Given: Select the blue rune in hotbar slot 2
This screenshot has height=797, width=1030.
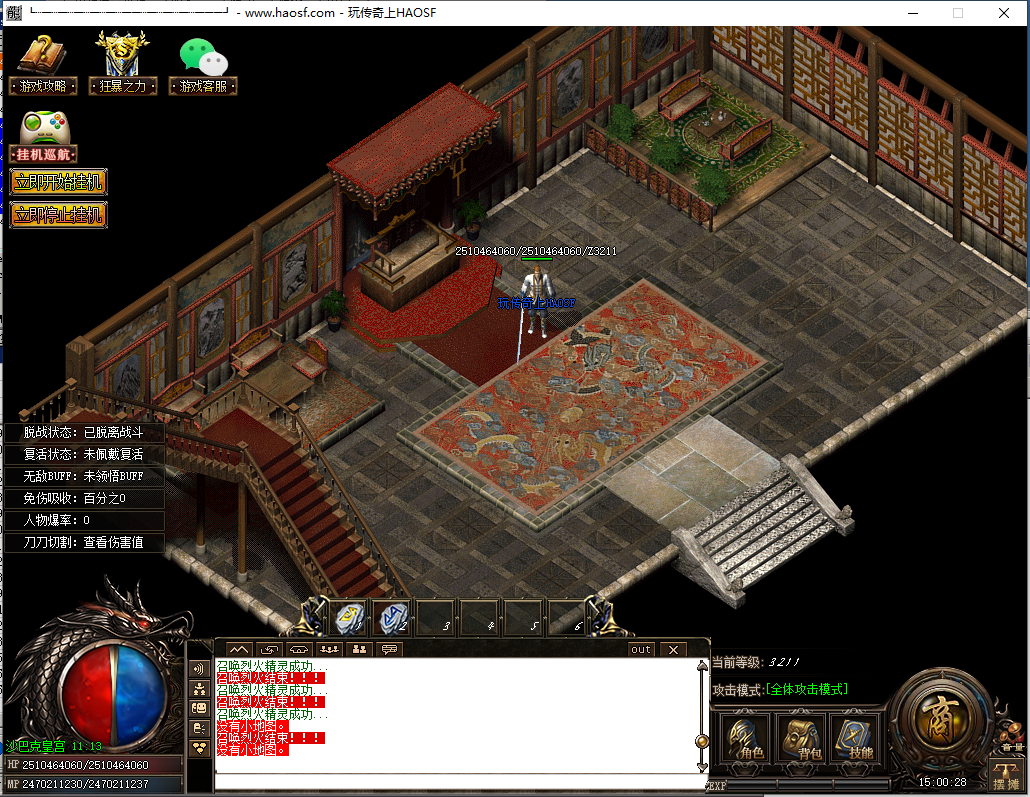Looking at the screenshot, I should pos(393,618).
